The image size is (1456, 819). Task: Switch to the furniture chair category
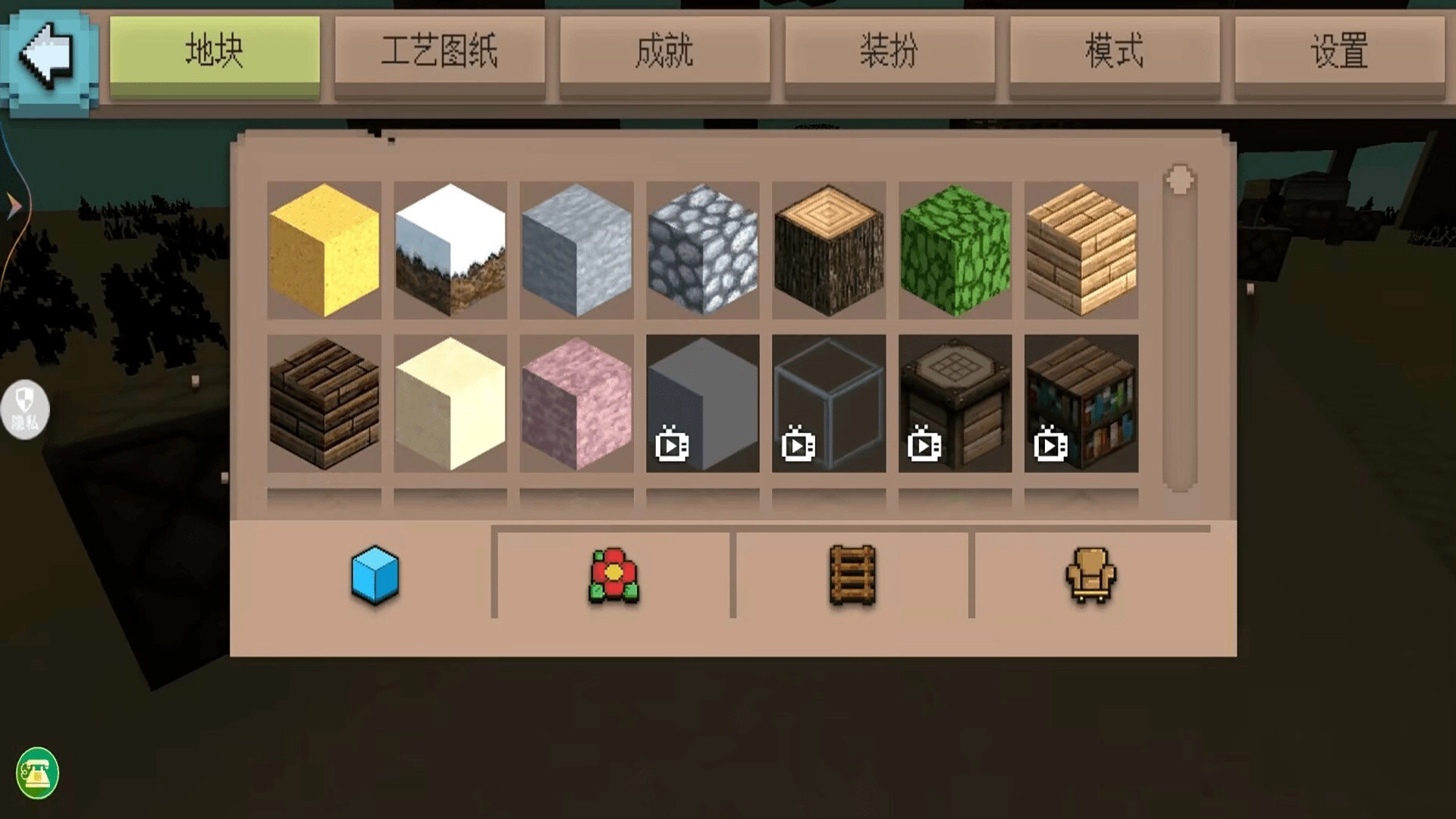[1090, 575]
